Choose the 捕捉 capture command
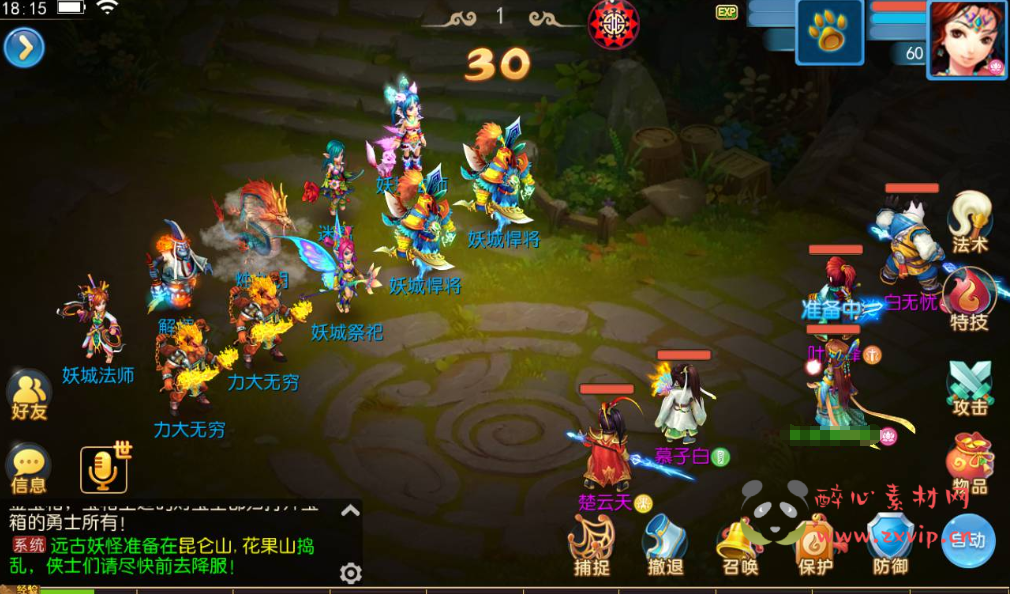Screen dimensions: 1010x594 (592, 546)
